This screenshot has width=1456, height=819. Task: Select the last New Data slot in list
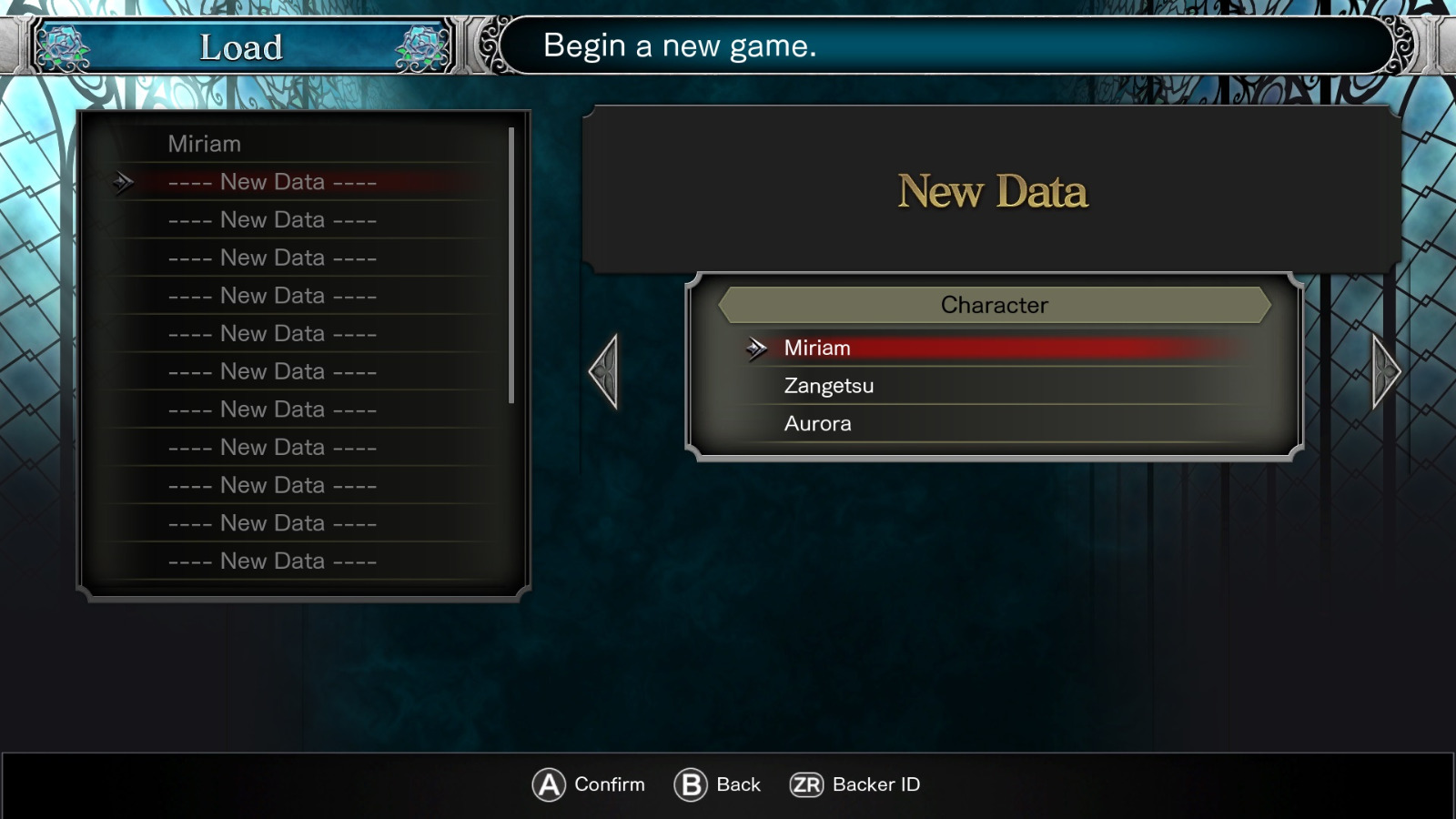[273, 561]
